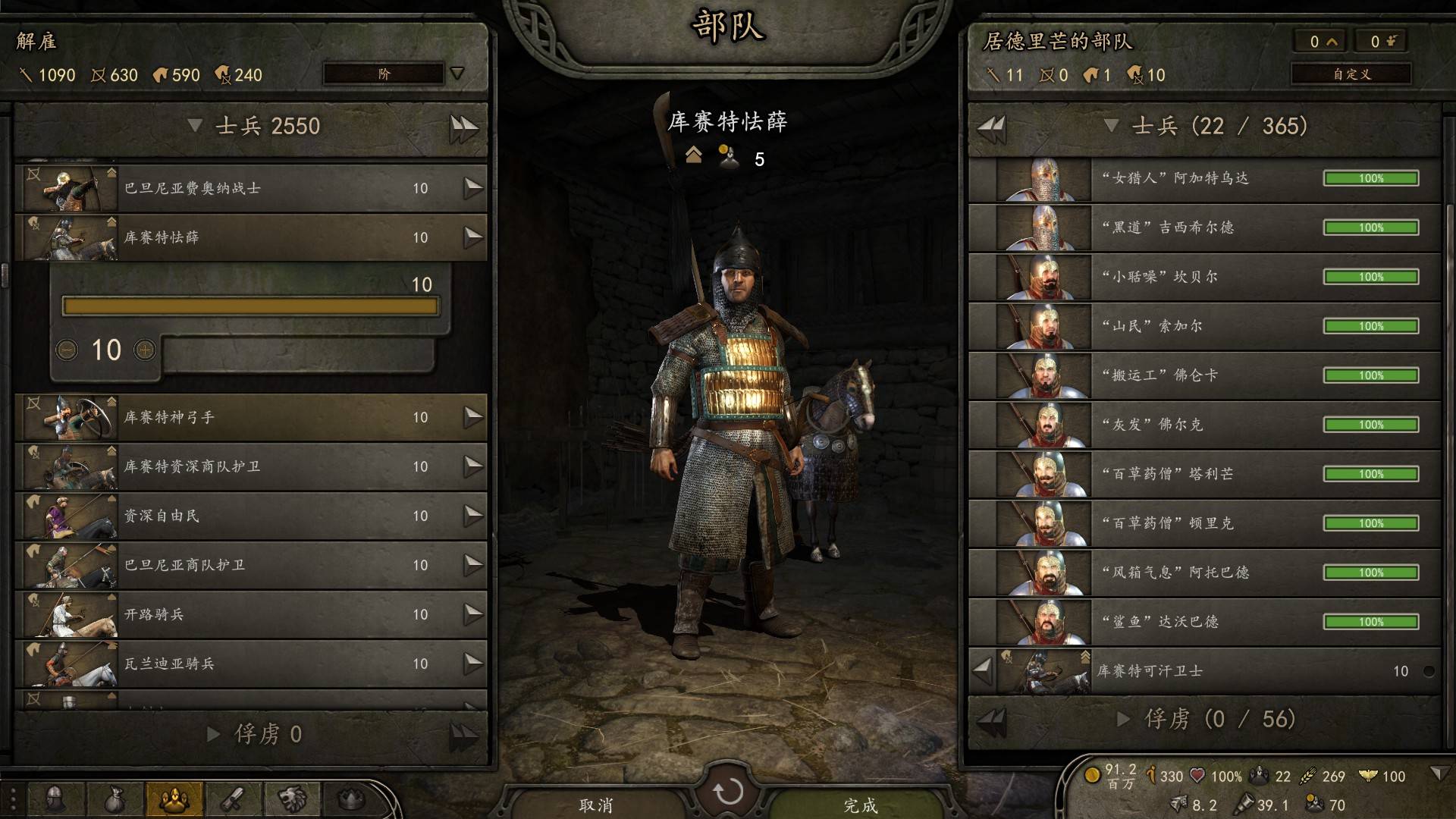Expand the 俘虏 (0 / 56) prisoners section
Screen dimensions: 1456x819
tap(1125, 719)
